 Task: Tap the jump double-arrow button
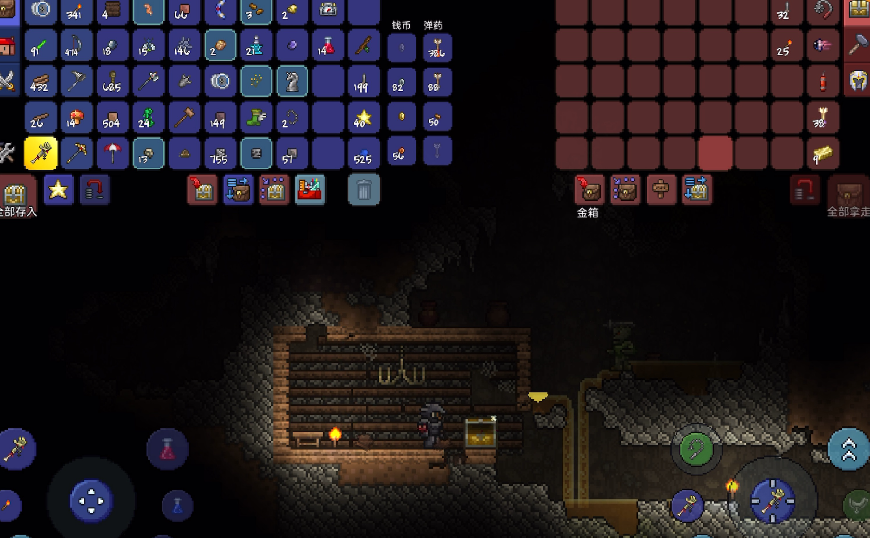(848, 449)
